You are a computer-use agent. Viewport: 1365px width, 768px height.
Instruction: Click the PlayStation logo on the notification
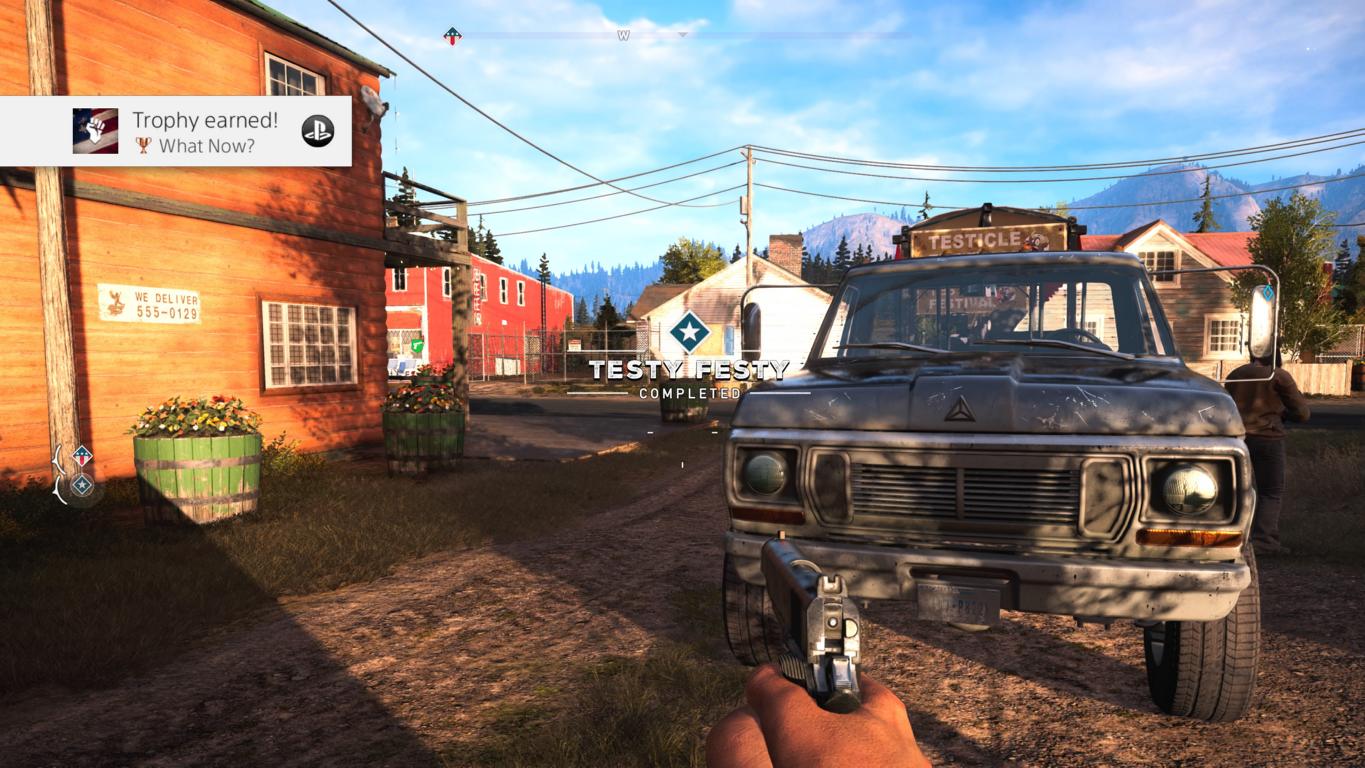click(318, 131)
